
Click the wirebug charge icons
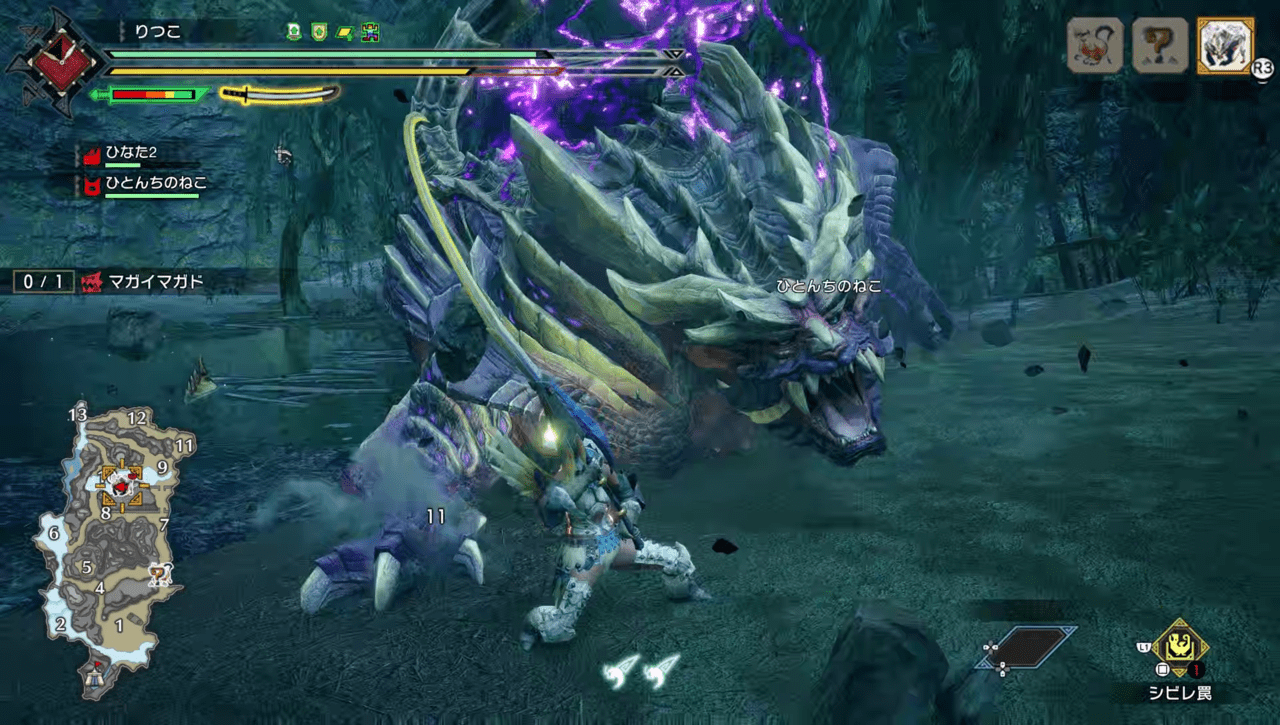(x=642, y=670)
